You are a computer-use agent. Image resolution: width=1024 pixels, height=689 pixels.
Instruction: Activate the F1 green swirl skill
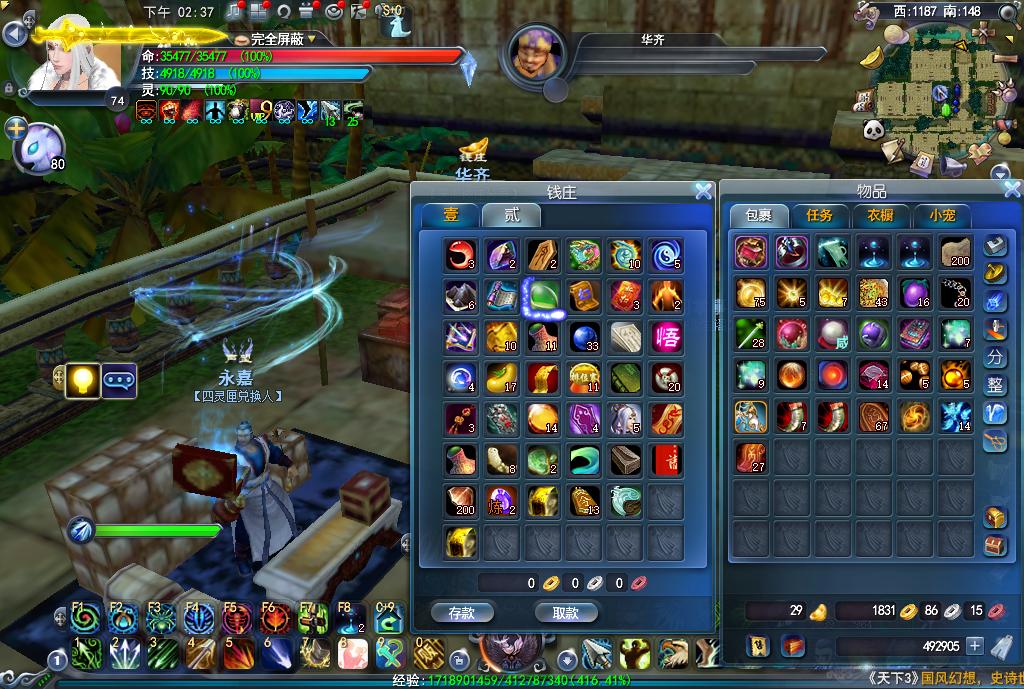[x=86, y=620]
